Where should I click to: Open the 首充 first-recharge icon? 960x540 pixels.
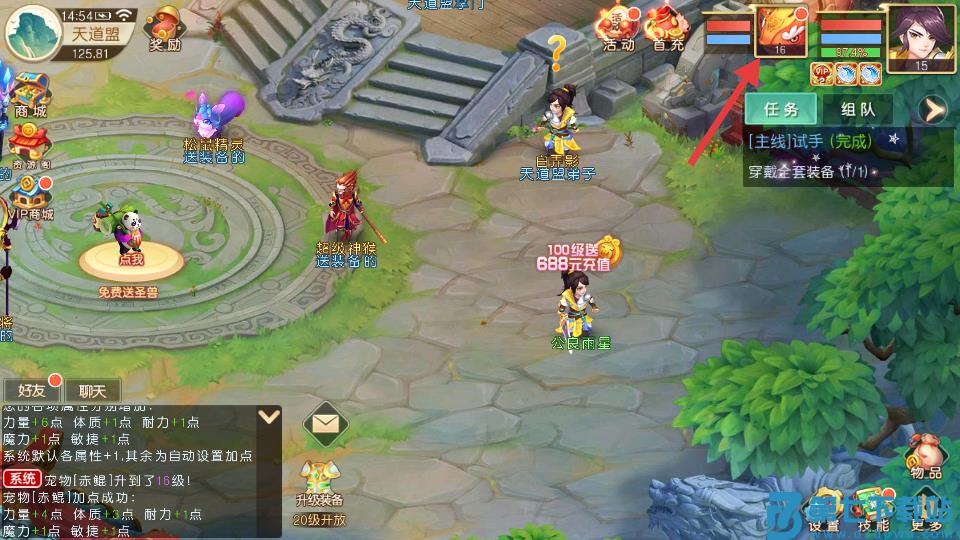click(666, 28)
